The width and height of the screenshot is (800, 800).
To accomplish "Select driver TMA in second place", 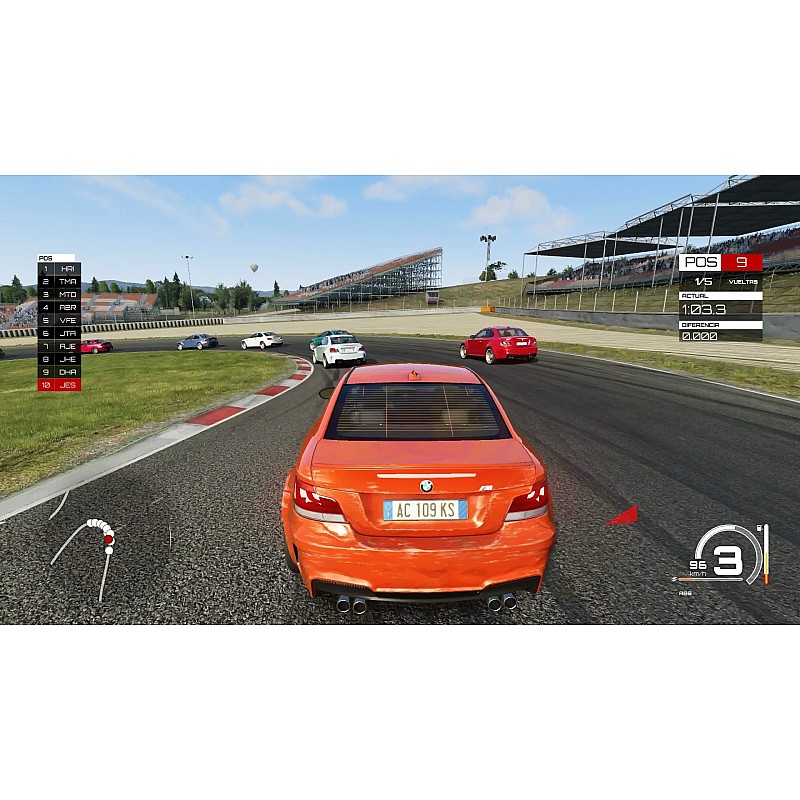I will (60, 282).
